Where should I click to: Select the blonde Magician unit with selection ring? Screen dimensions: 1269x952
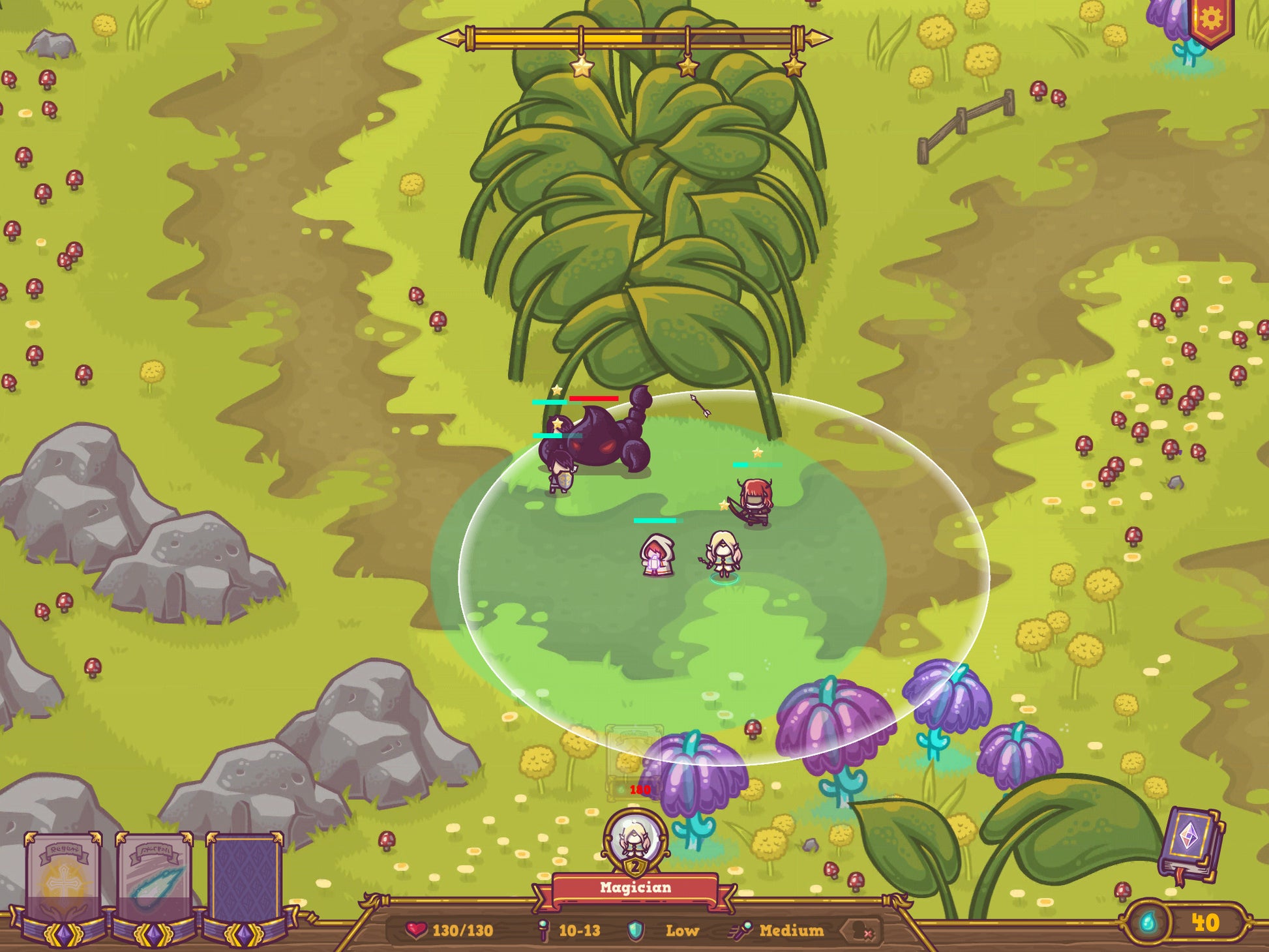(x=723, y=553)
